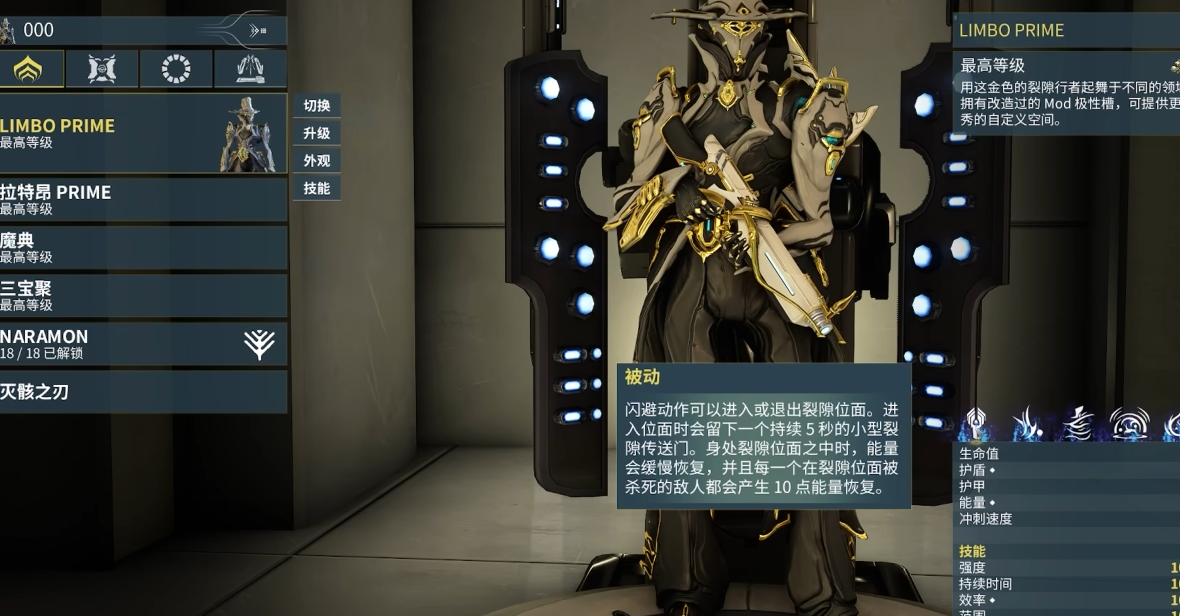
Task: Select the 灭骸之刃 equipment row
Action: [140, 391]
